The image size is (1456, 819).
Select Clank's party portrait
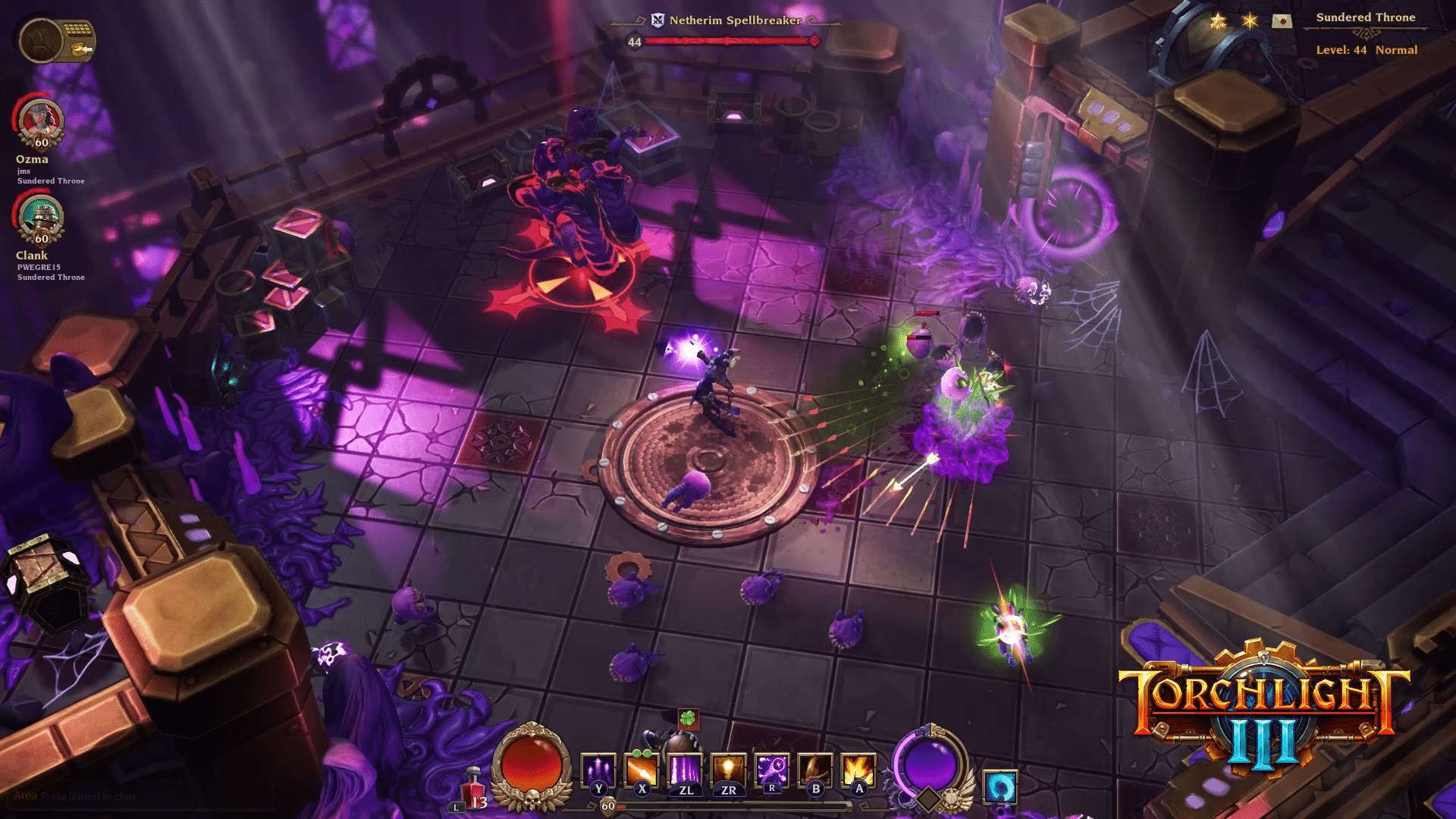41,218
